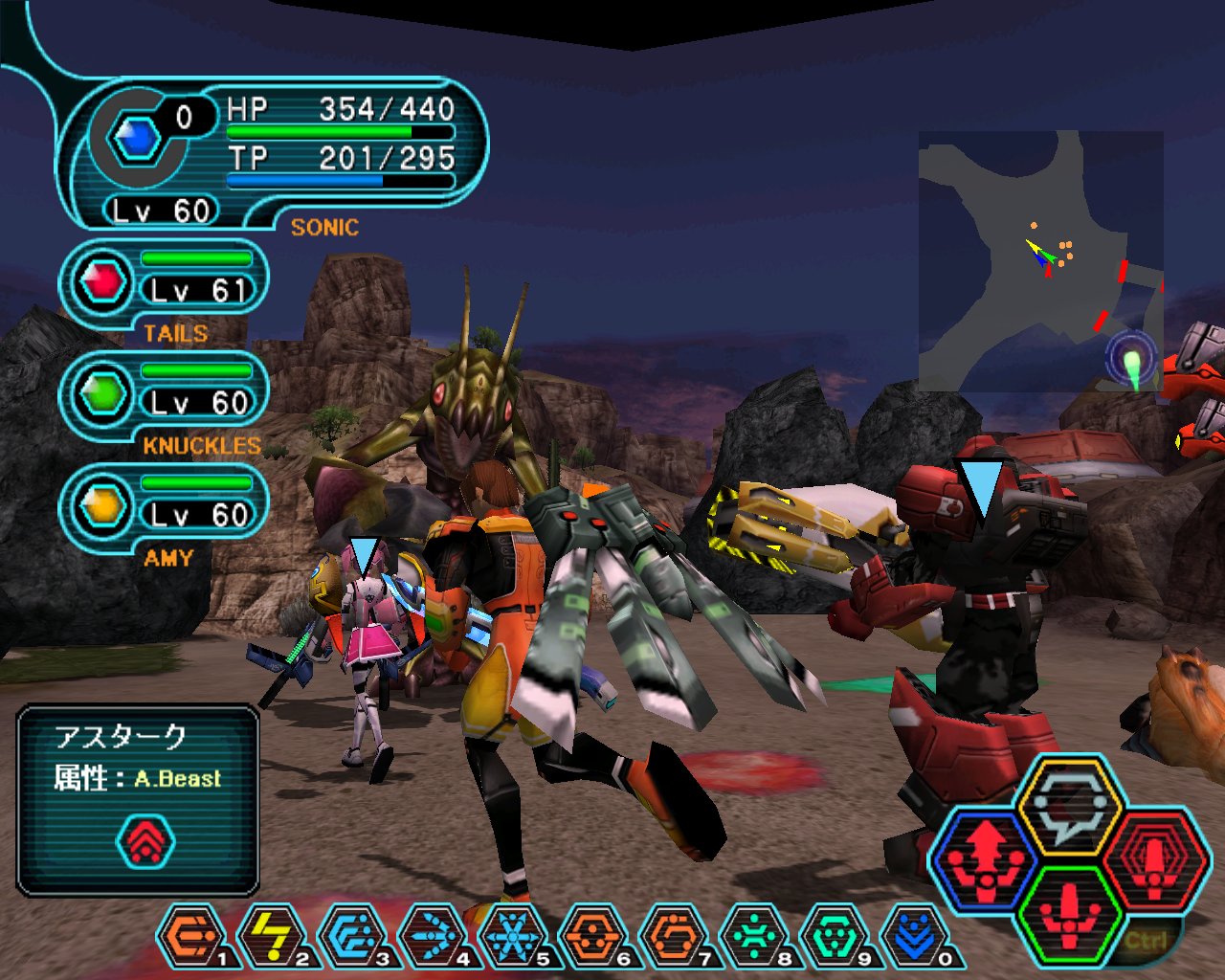Select the blue-bordered heavy attack action
Viewport: 1225px width, 980px height.
[x=986, y=858]
